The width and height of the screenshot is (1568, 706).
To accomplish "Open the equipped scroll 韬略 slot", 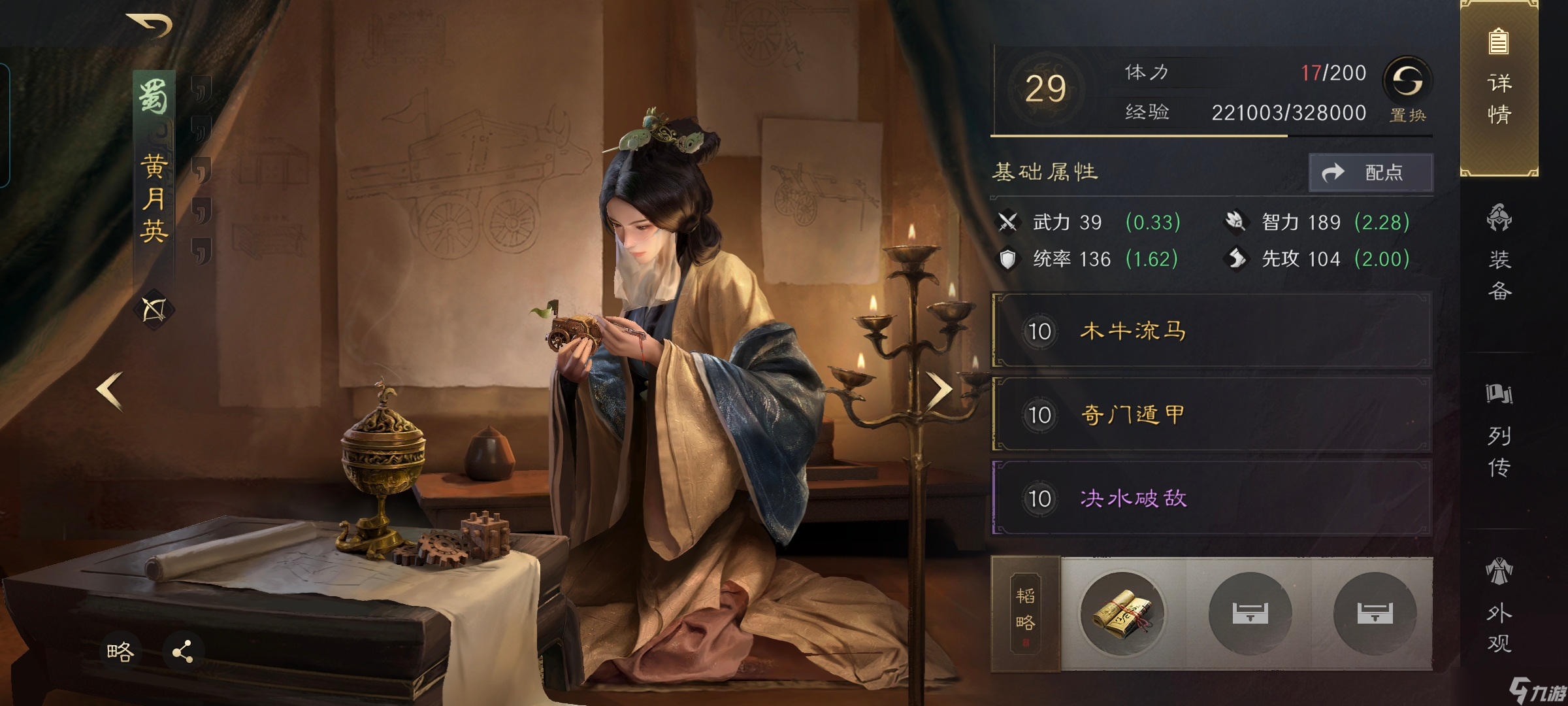I will [1122, 613].
